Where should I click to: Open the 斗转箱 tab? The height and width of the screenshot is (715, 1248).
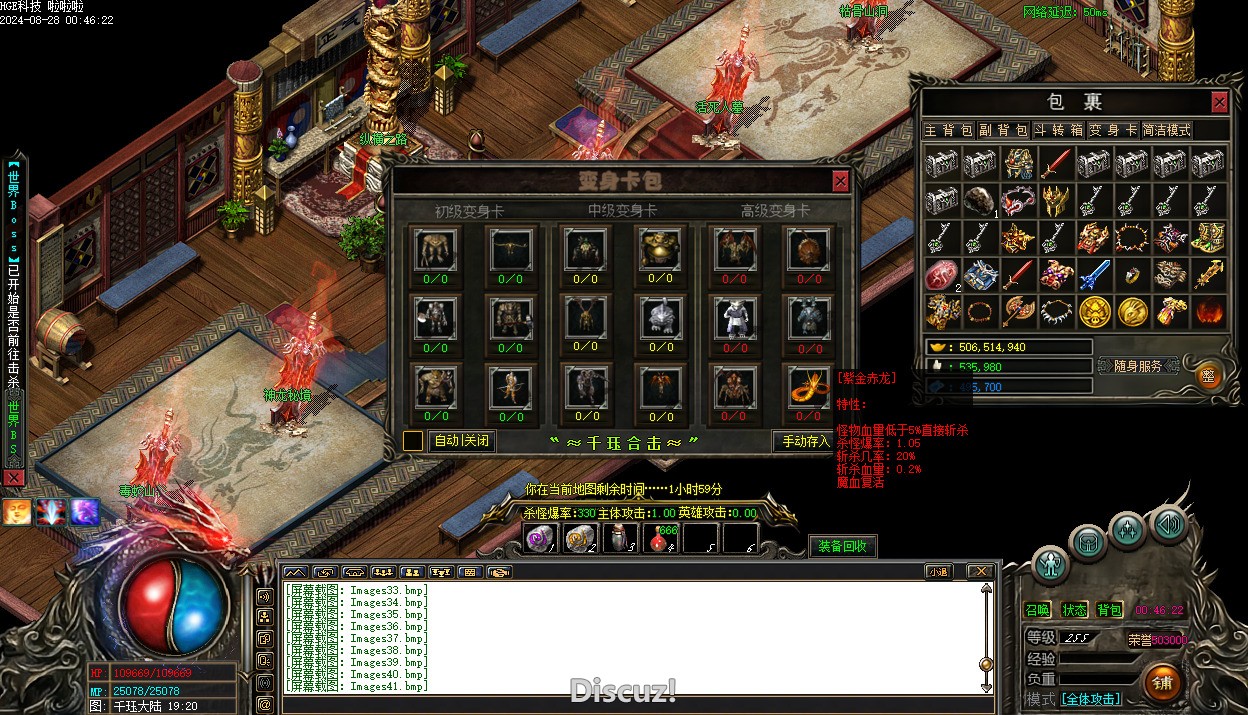tap(1058, 130)
